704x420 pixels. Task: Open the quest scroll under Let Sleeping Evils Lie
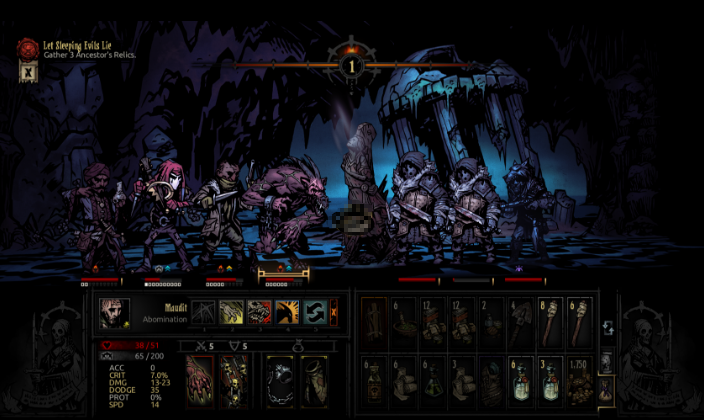27,70
